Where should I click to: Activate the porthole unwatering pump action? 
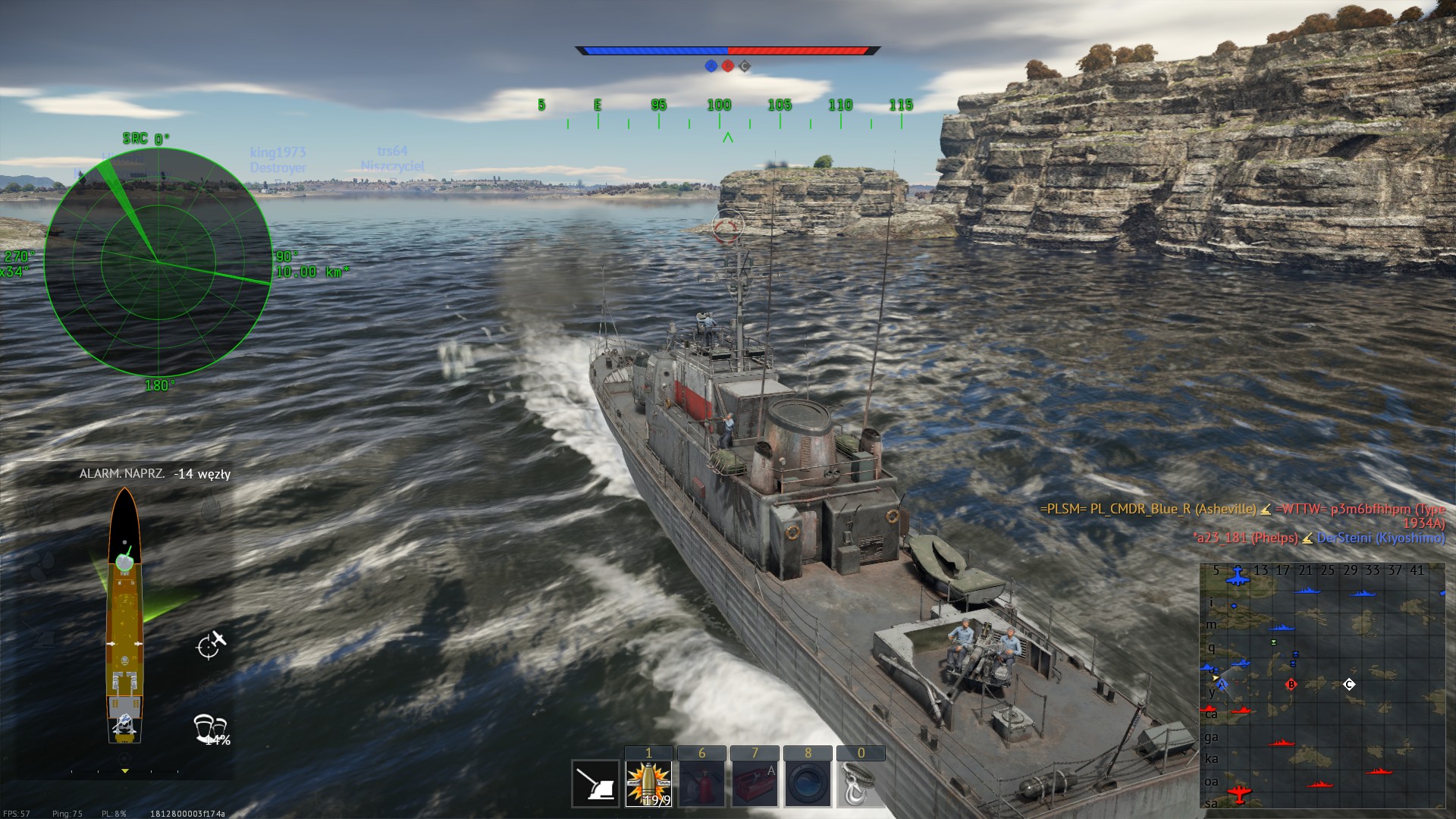click(808, 784)
